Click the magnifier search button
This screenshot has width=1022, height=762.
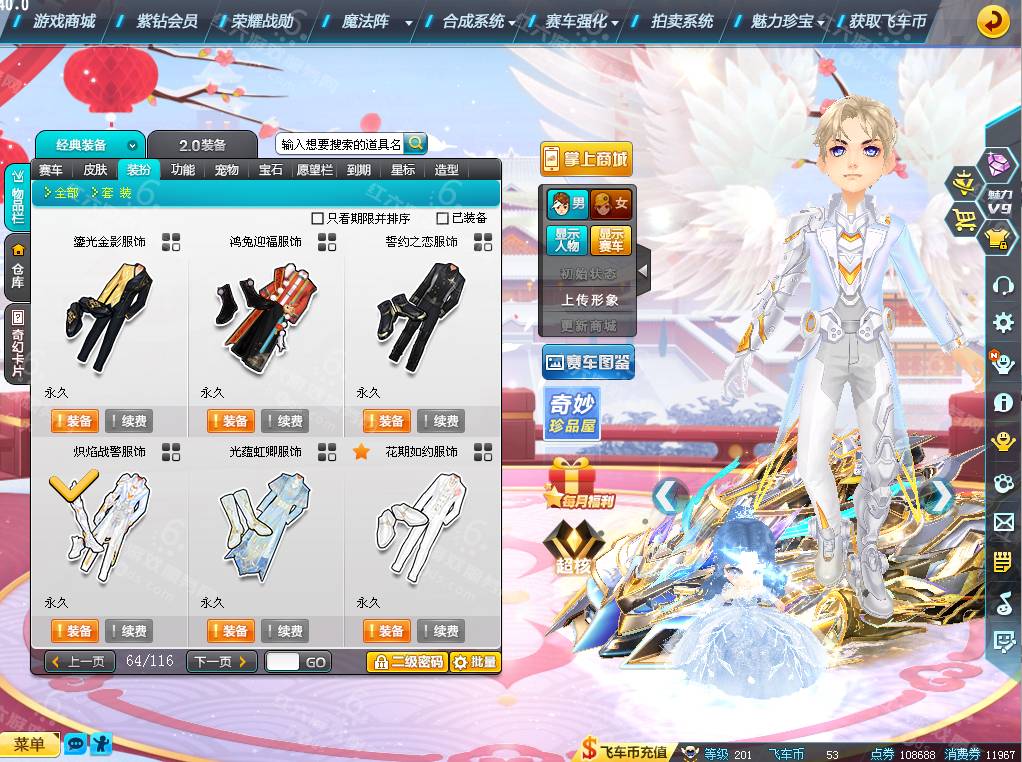[415, 144]
